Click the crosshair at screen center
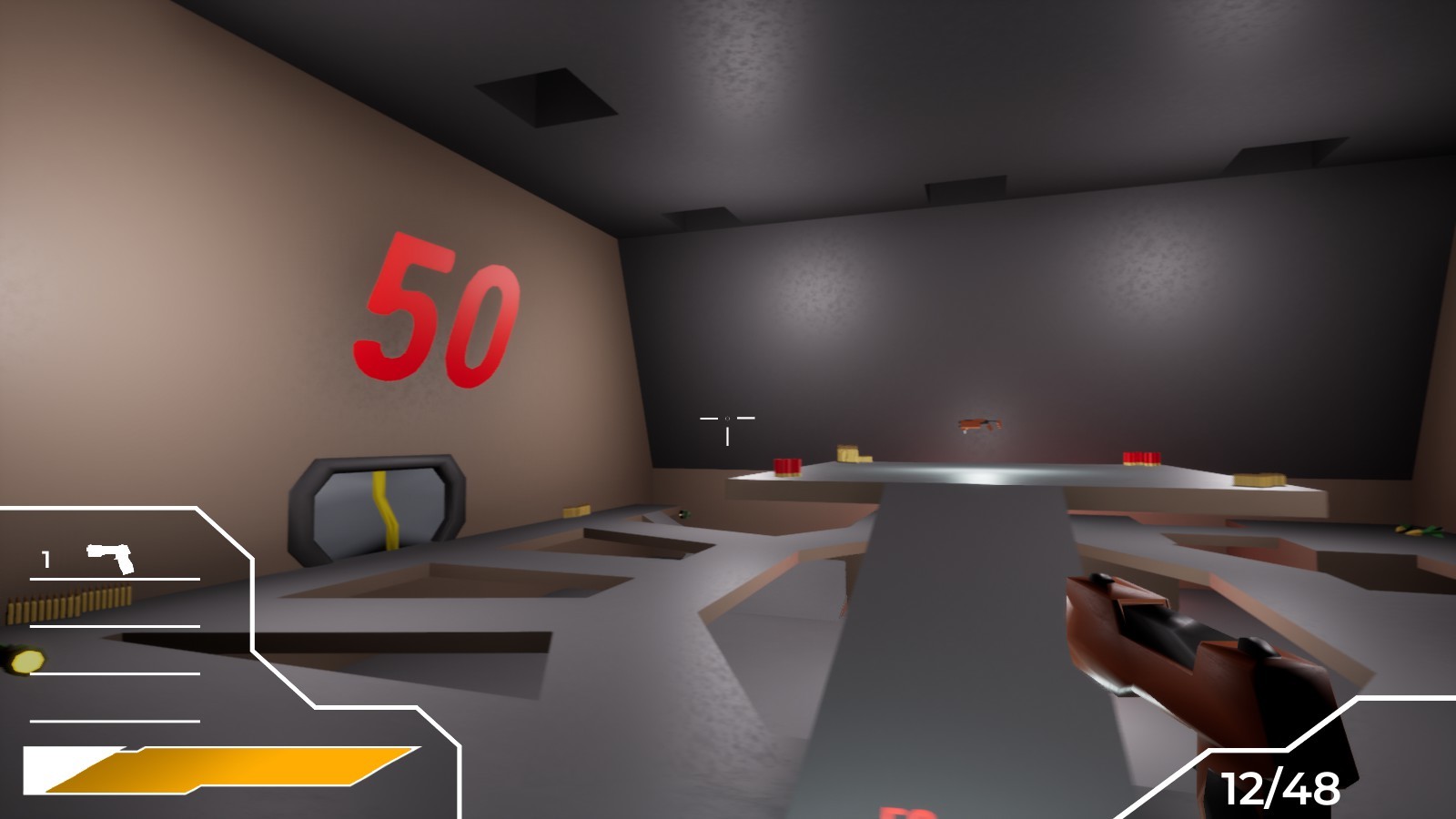Viewport: 1456px width, 819px height. (728, 420)
